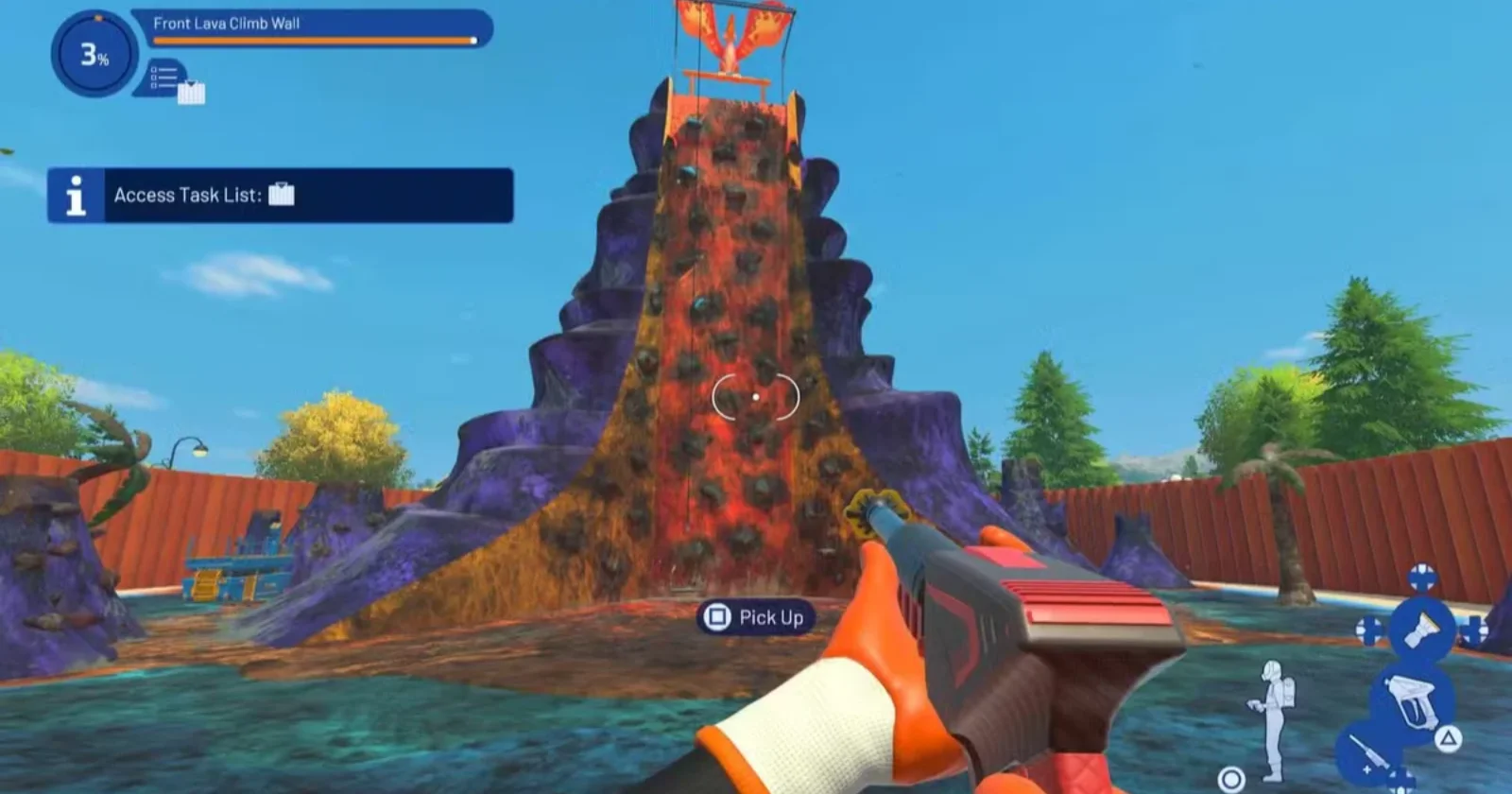
Task: Click the Access Task List info banner
Action: pyautogui.click(x=281, y=196)
